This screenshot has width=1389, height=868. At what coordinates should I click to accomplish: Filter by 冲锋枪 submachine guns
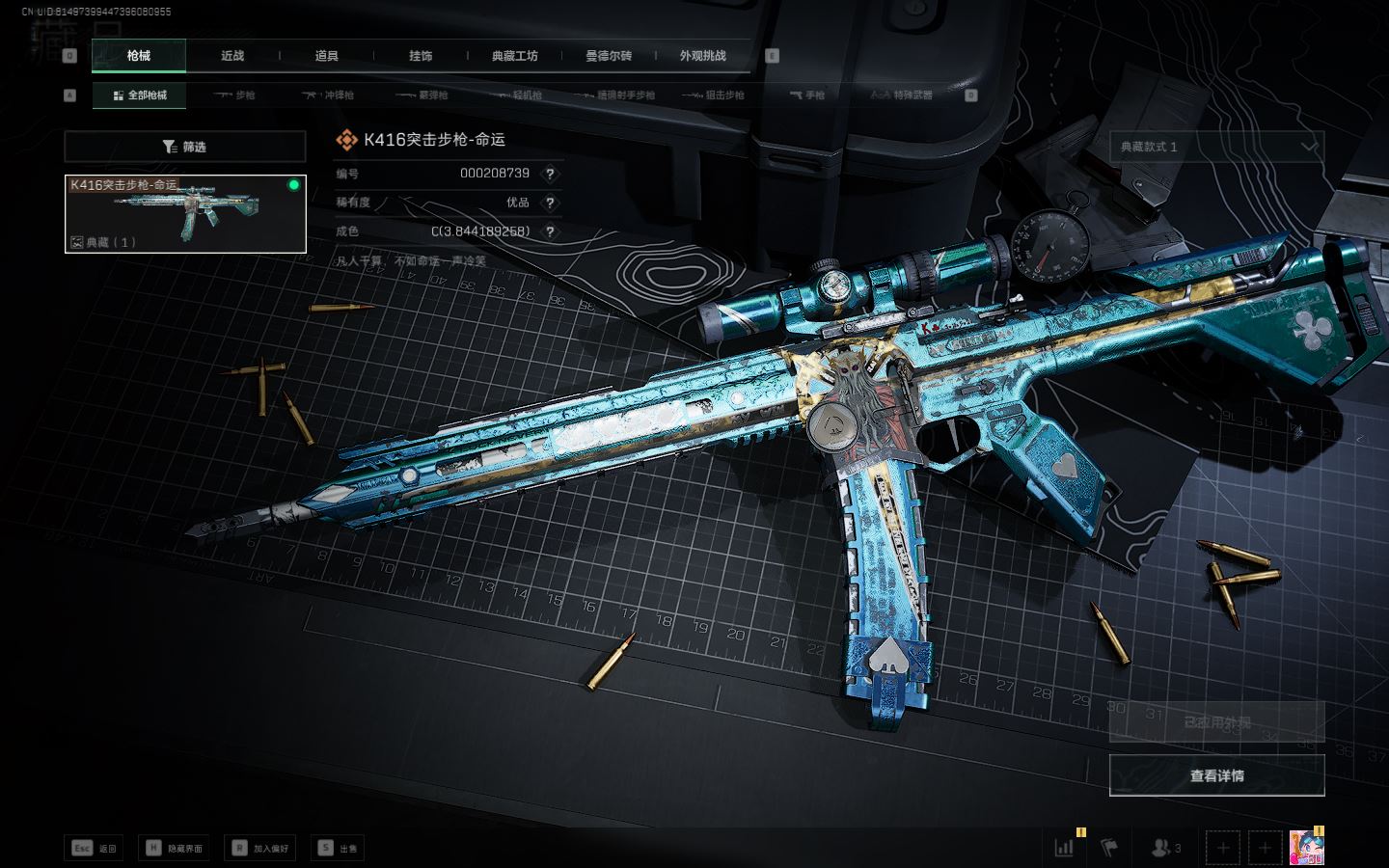329,95
